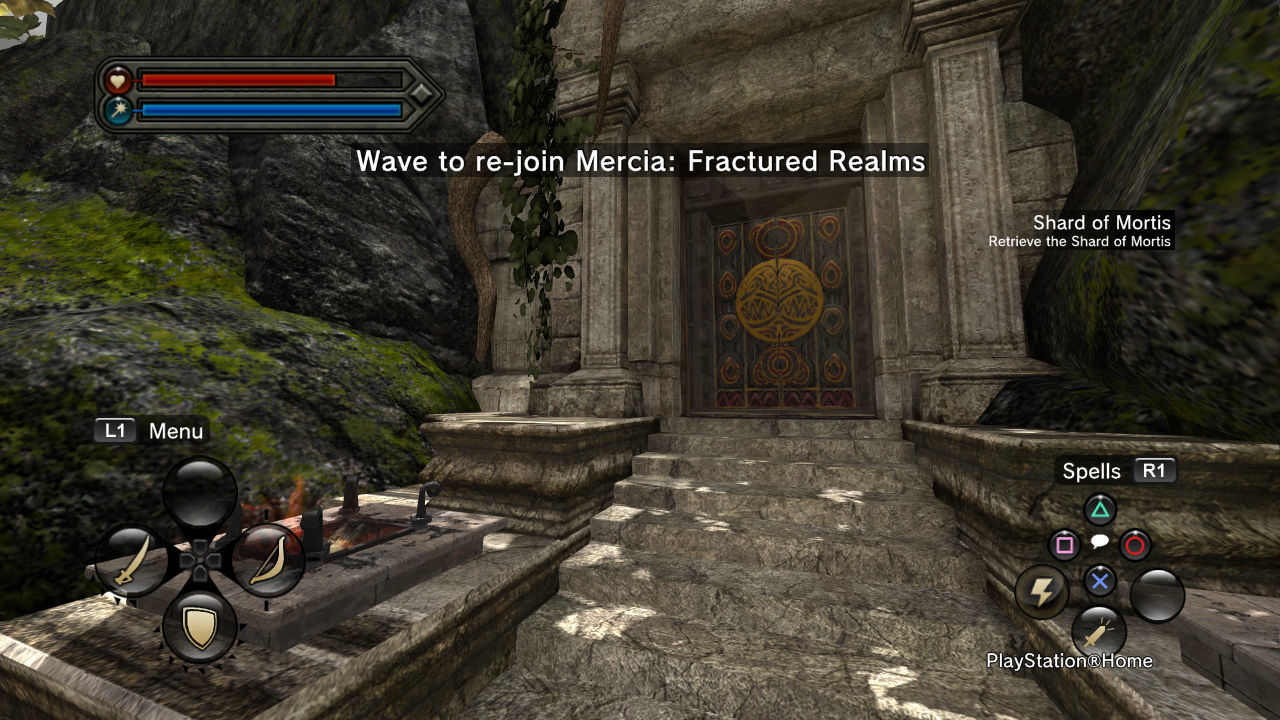1280x720 pixels.
Task: Activate the lightning bolt spell
Action: click(x=1042, y=592)
